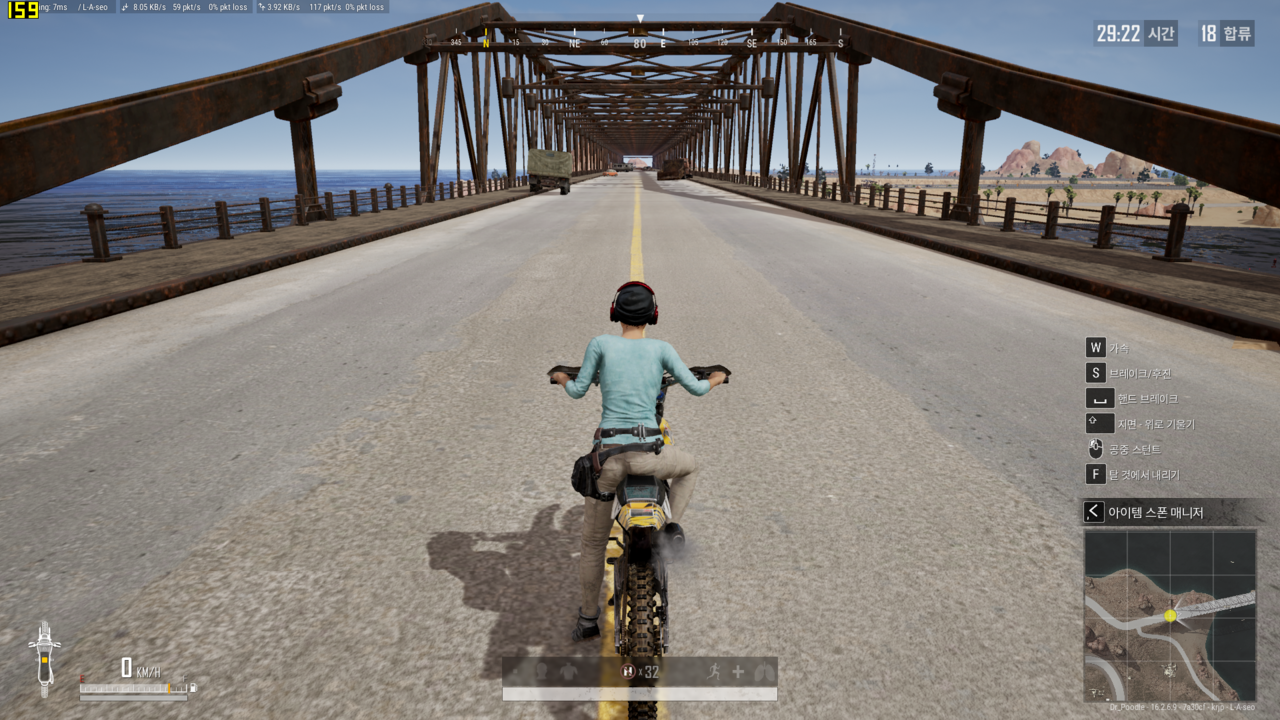The height and width of the screenshot is (720, 1280).
Task: Click the bandage item icon
Action: coord(628,672)
